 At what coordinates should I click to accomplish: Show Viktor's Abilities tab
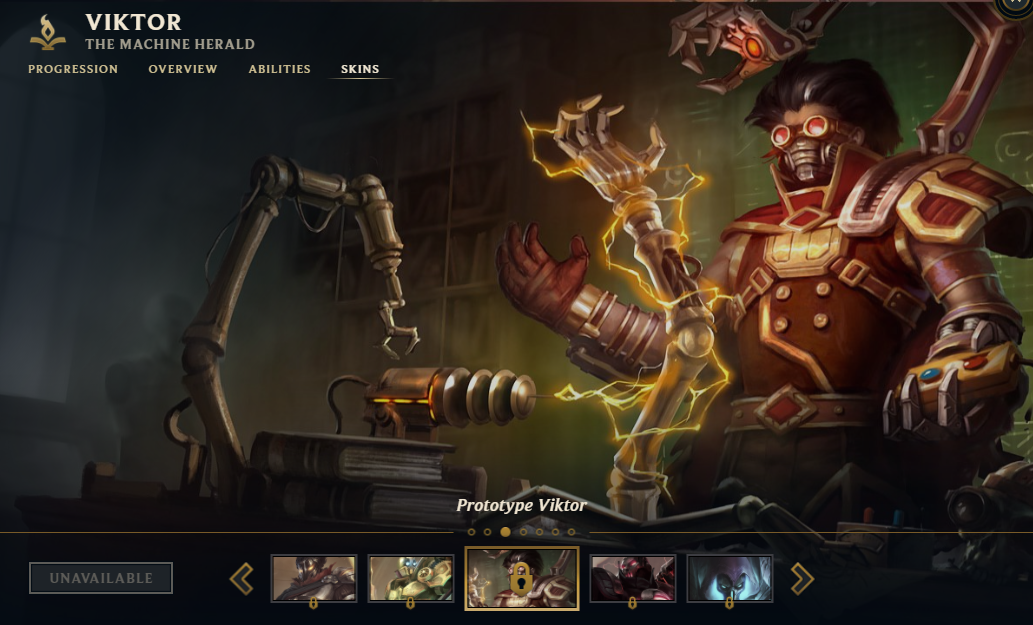280,69
